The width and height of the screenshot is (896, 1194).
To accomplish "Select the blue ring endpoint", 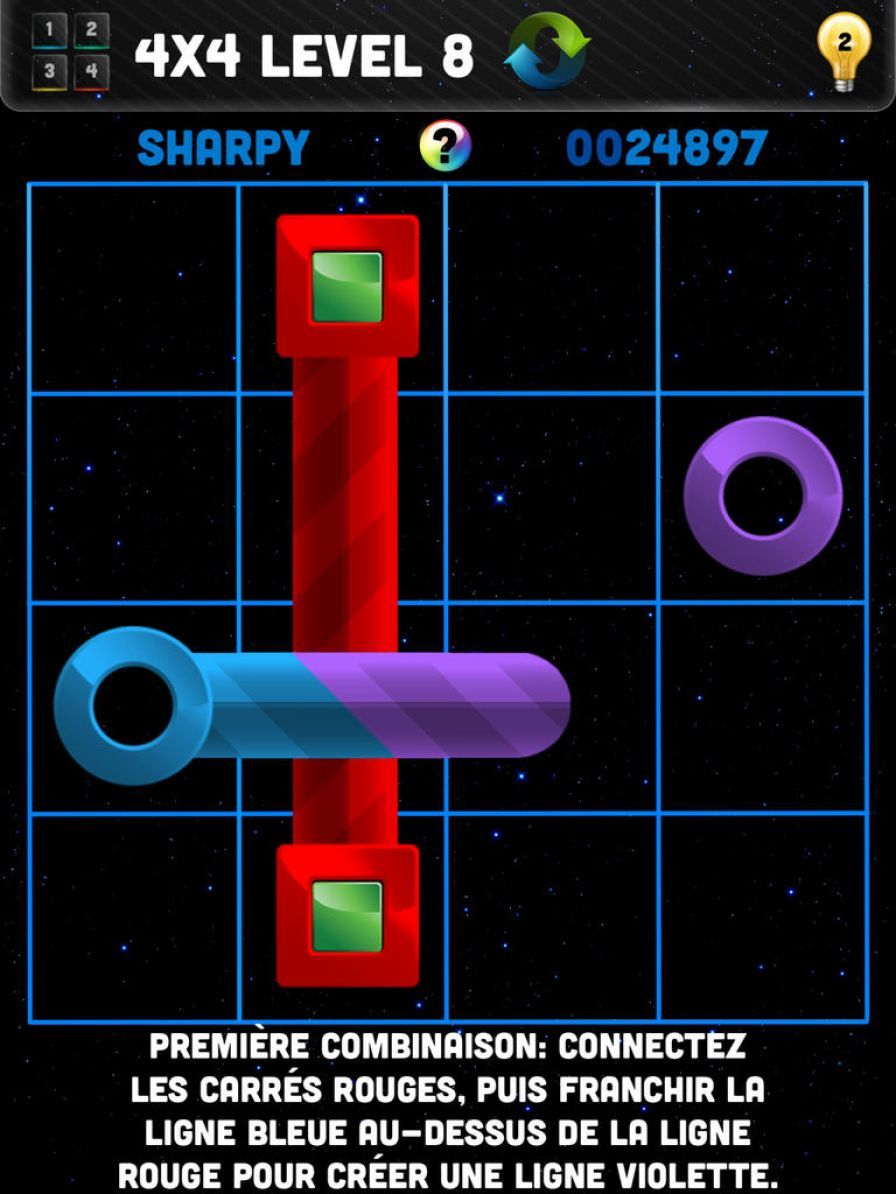I will pos(131,706).
